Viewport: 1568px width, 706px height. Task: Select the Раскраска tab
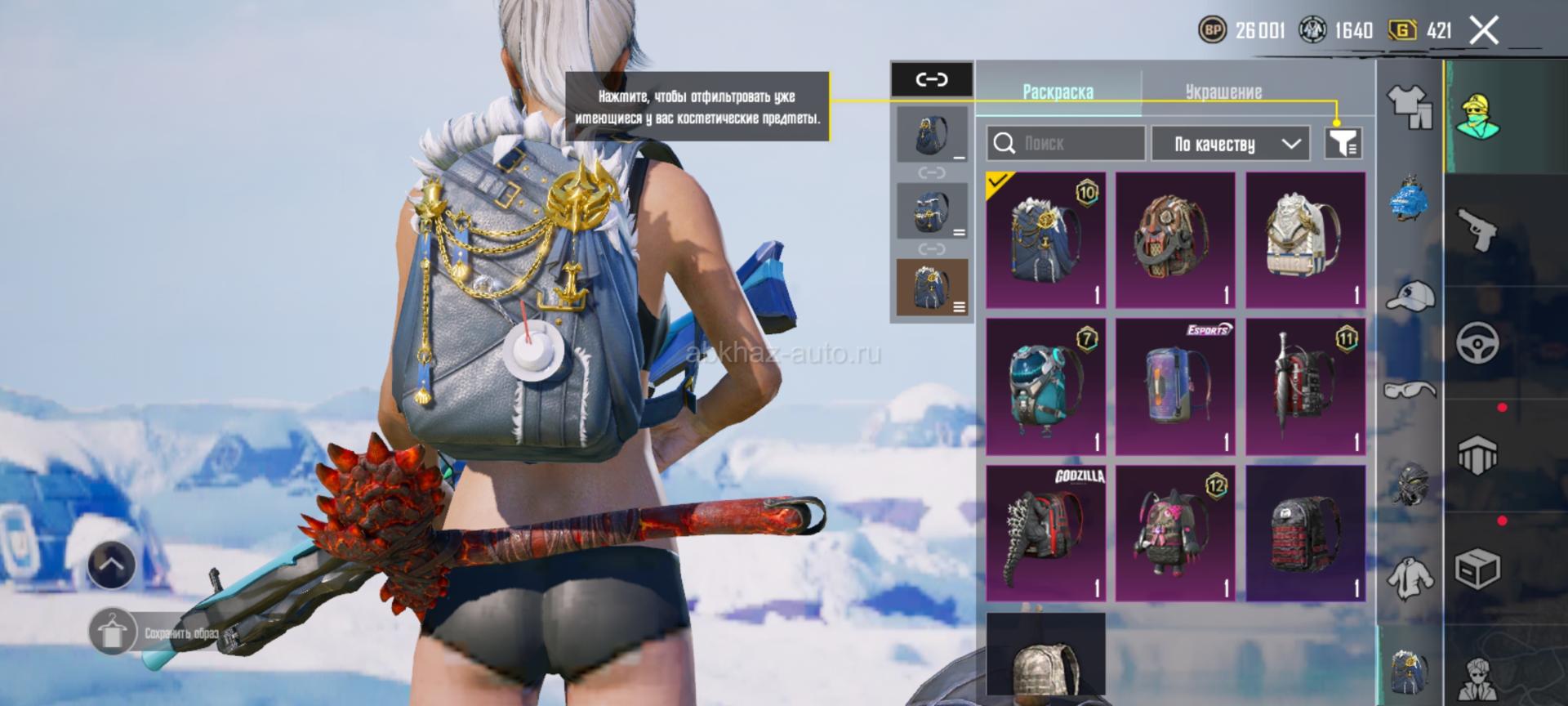pos(1058,92)
